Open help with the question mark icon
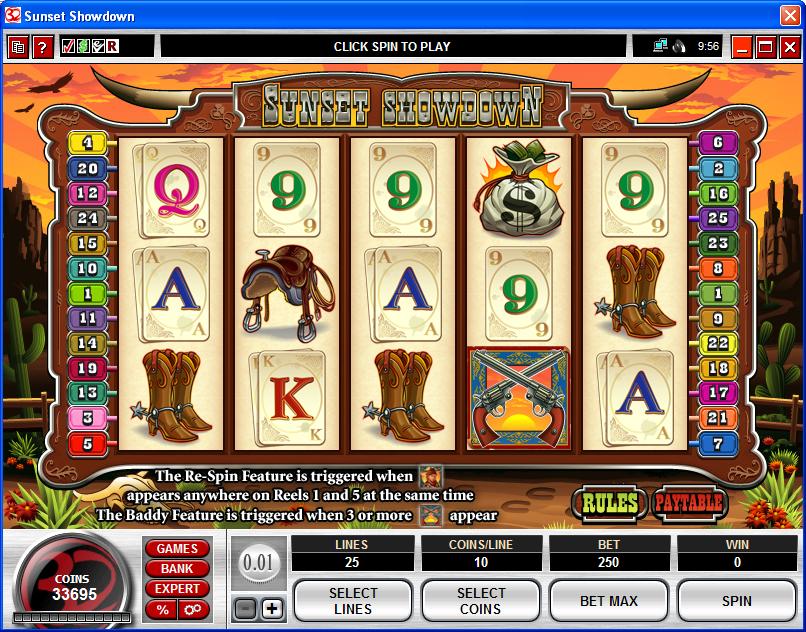 (42, 47)
